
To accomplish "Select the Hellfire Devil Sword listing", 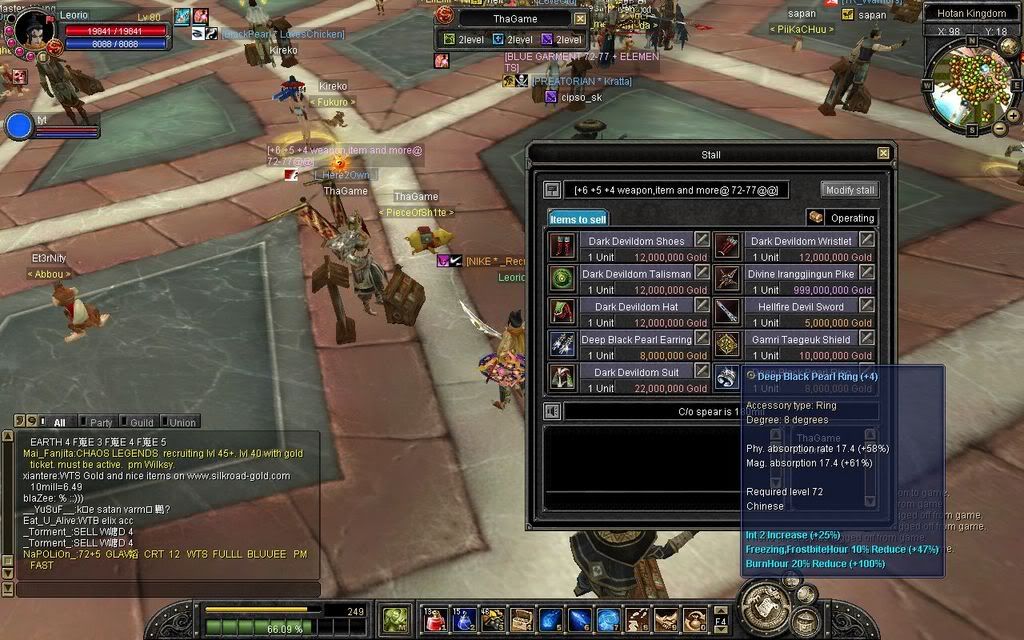I will [800, 307].
